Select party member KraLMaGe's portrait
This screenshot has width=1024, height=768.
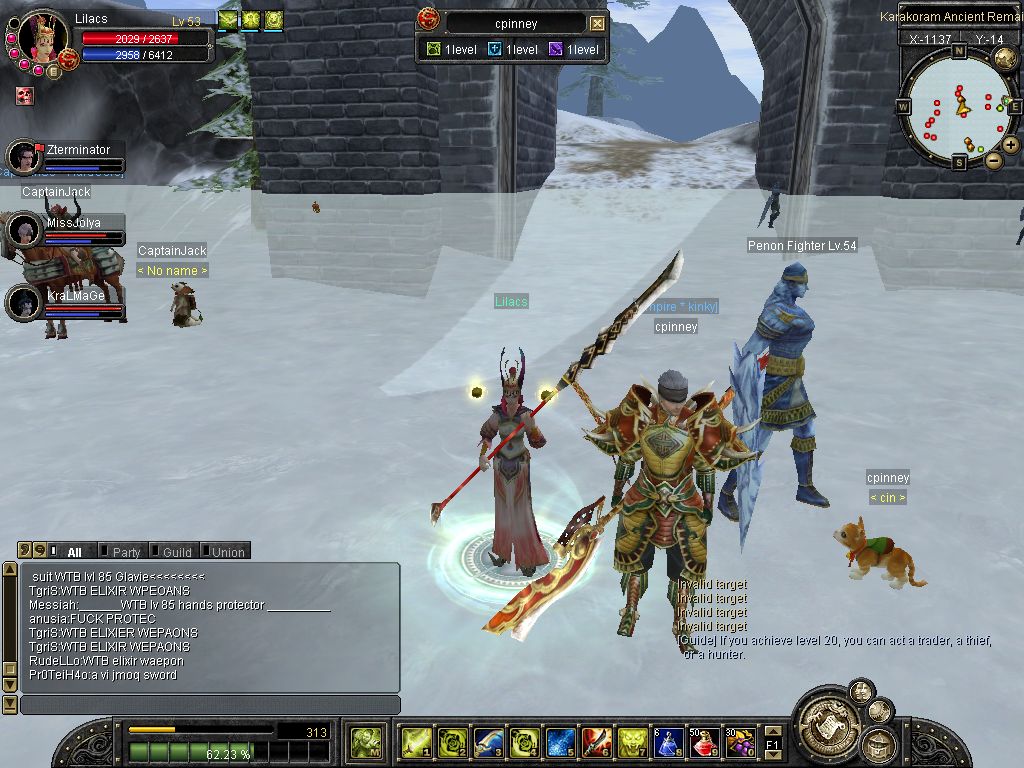point(23,302)
